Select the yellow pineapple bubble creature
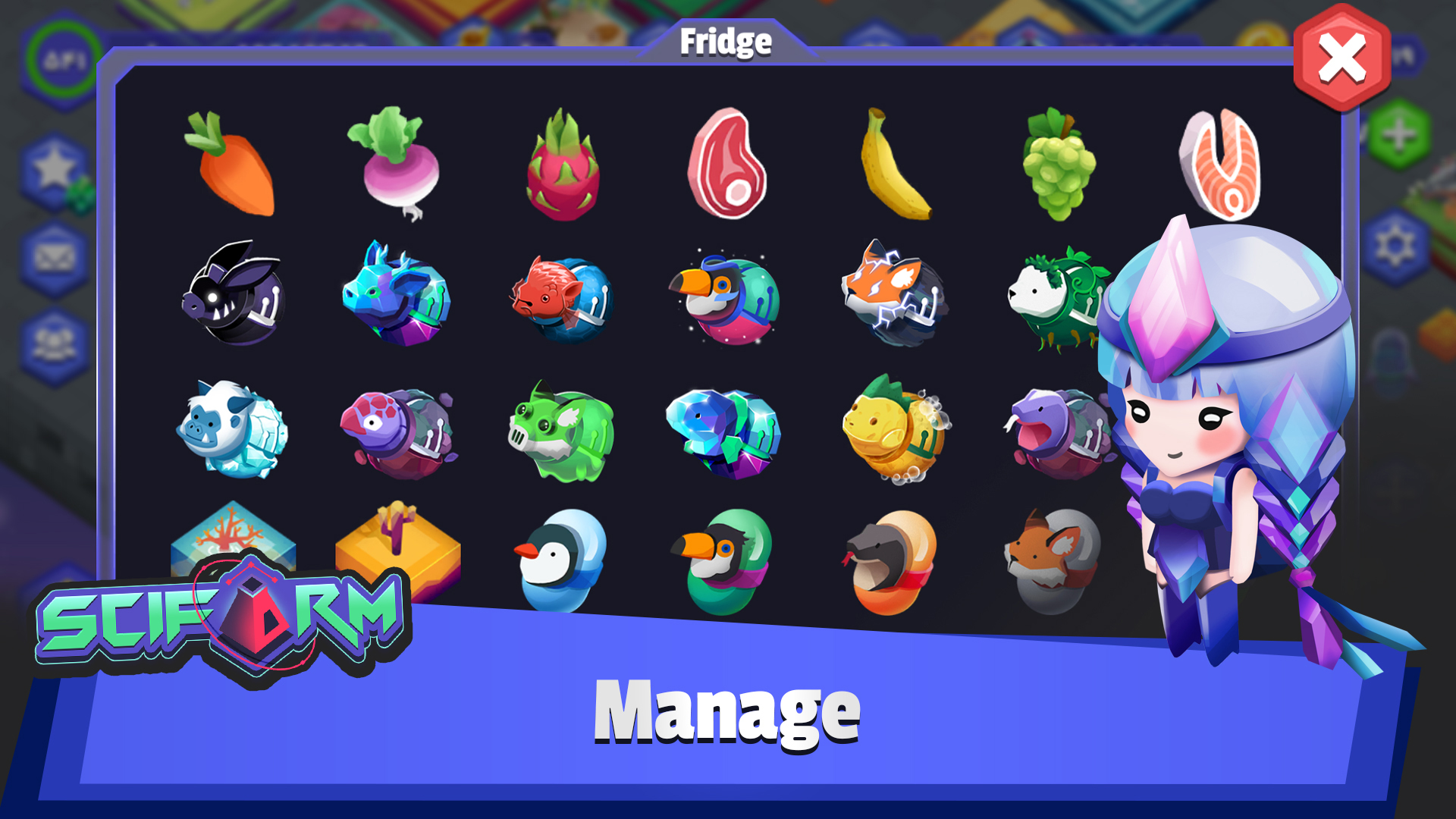Screen dimensions: 1456x819 tap(895, 429)
